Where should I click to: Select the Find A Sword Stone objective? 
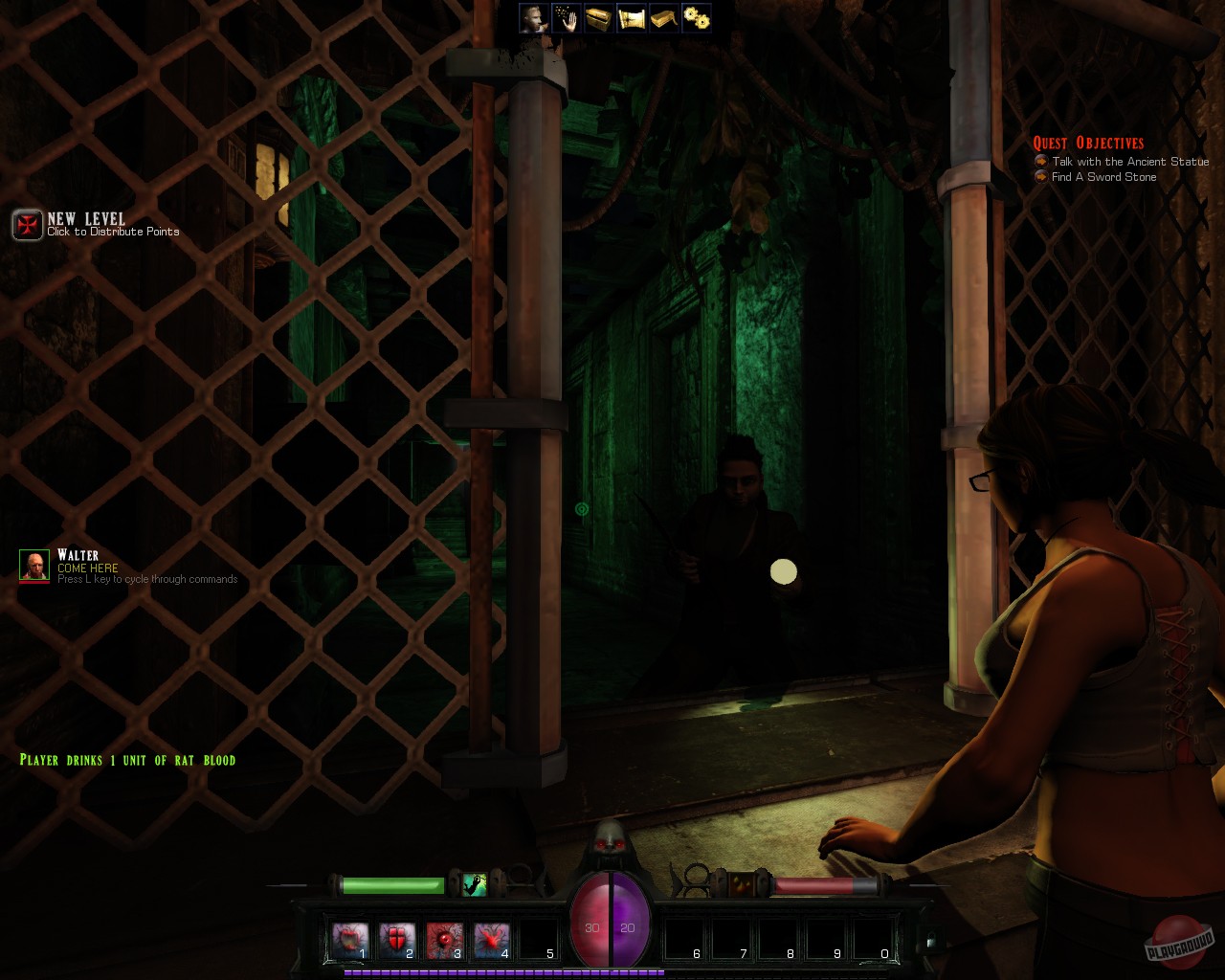[x=1102, y=177]
